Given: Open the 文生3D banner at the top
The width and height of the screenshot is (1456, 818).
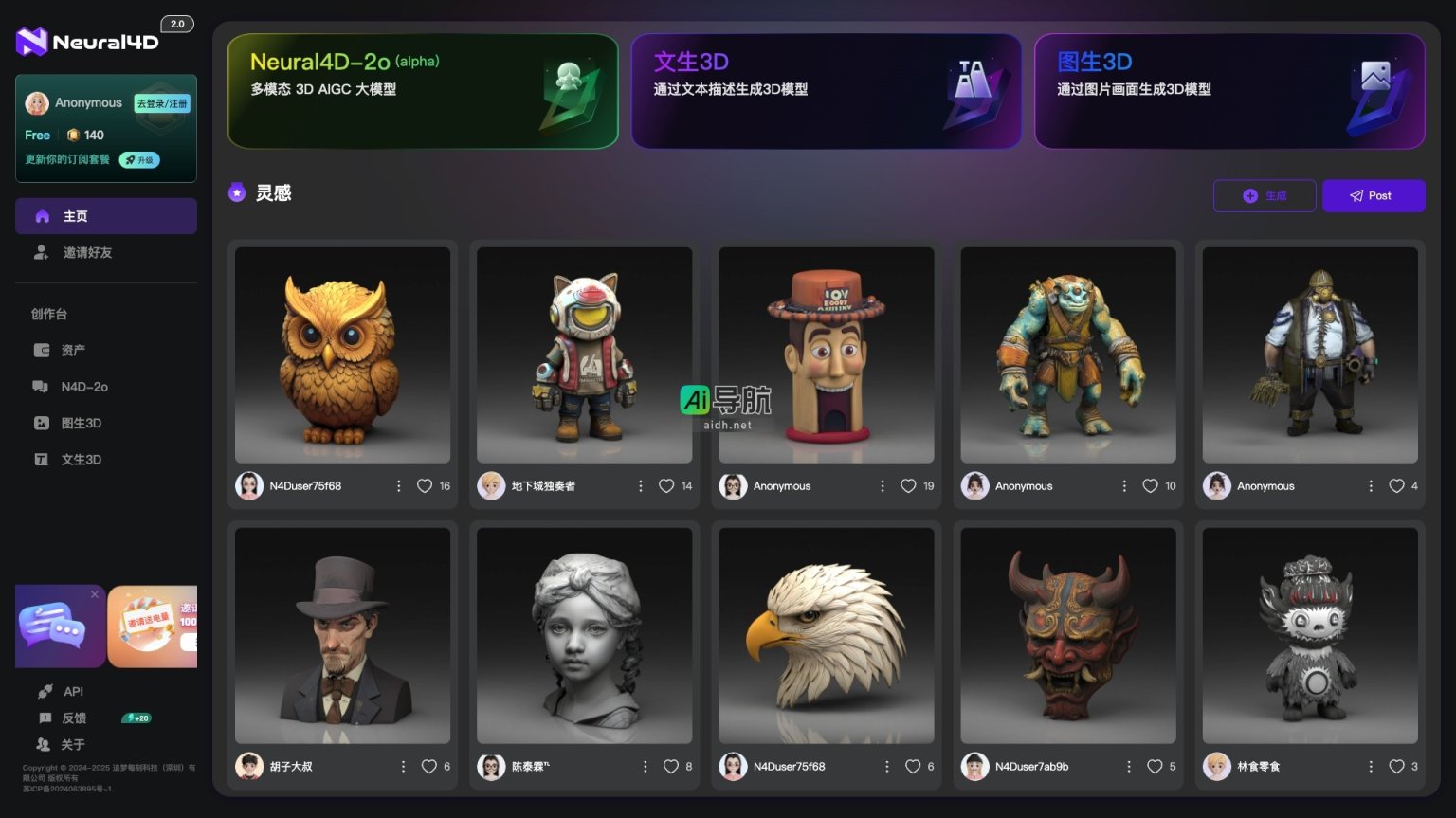Looking at the screenshot, I should (825, 91).
